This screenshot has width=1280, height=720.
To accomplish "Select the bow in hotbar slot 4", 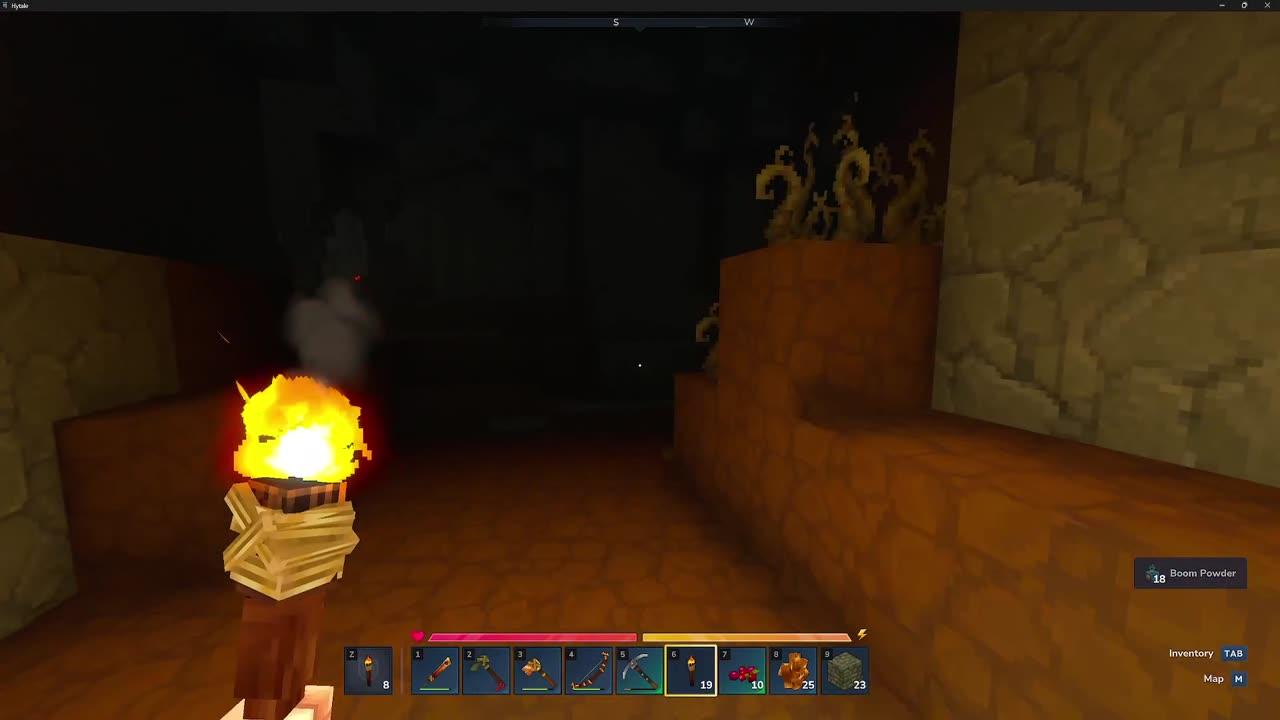I will 589,670.
